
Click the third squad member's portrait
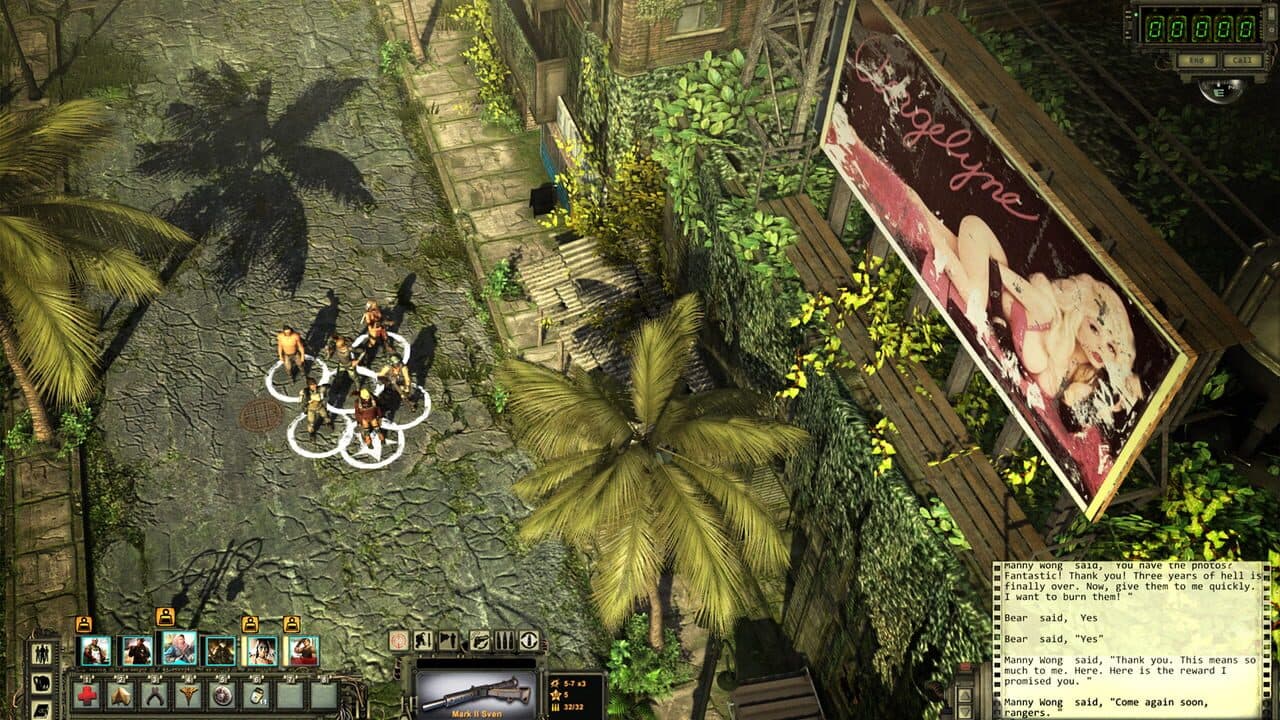click(x=178, y=650)
